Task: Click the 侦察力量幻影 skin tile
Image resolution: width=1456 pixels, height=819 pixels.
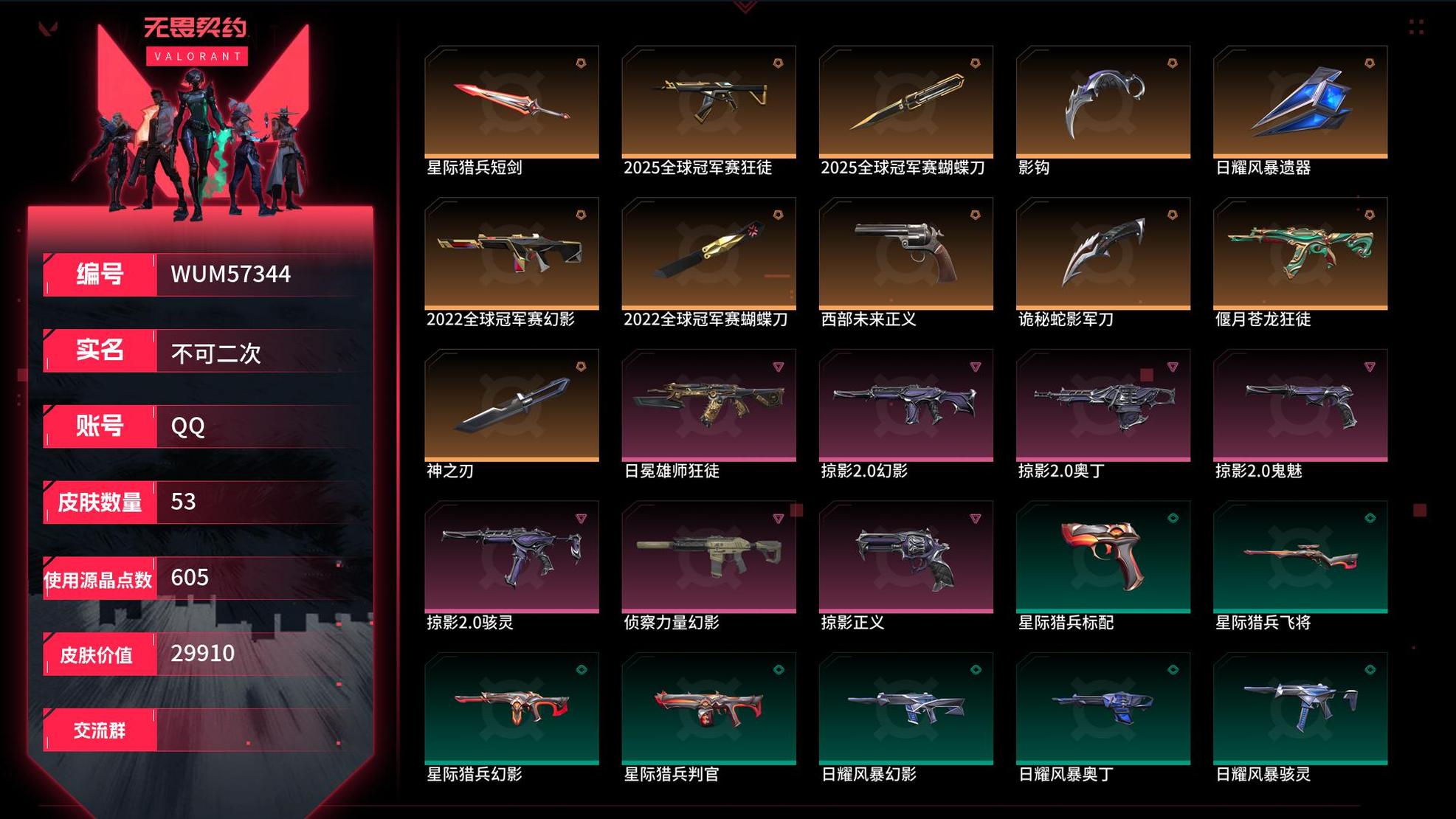Action: click(x=708, y=556)
